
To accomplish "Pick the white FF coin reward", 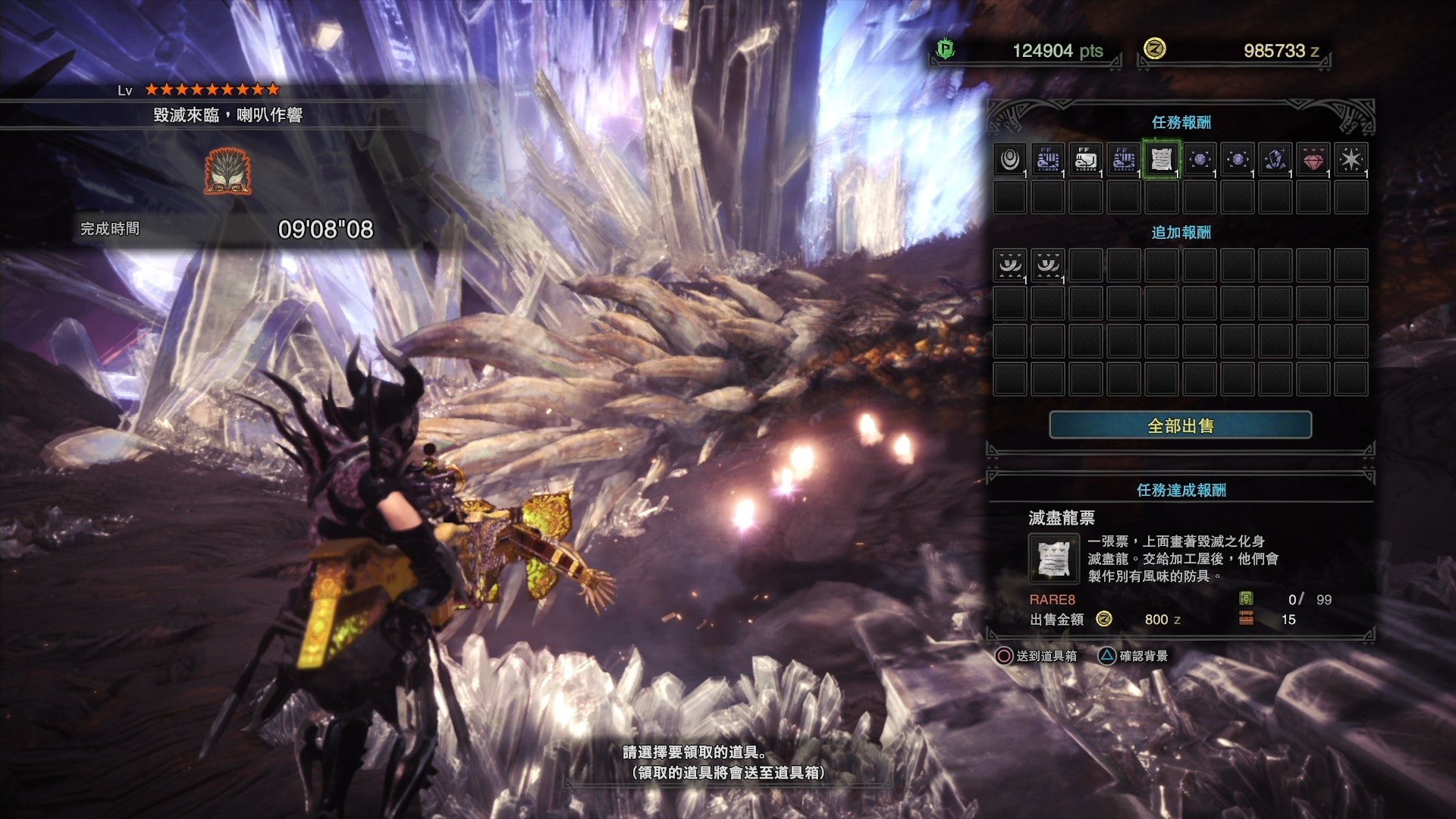I will [1085, 159].
